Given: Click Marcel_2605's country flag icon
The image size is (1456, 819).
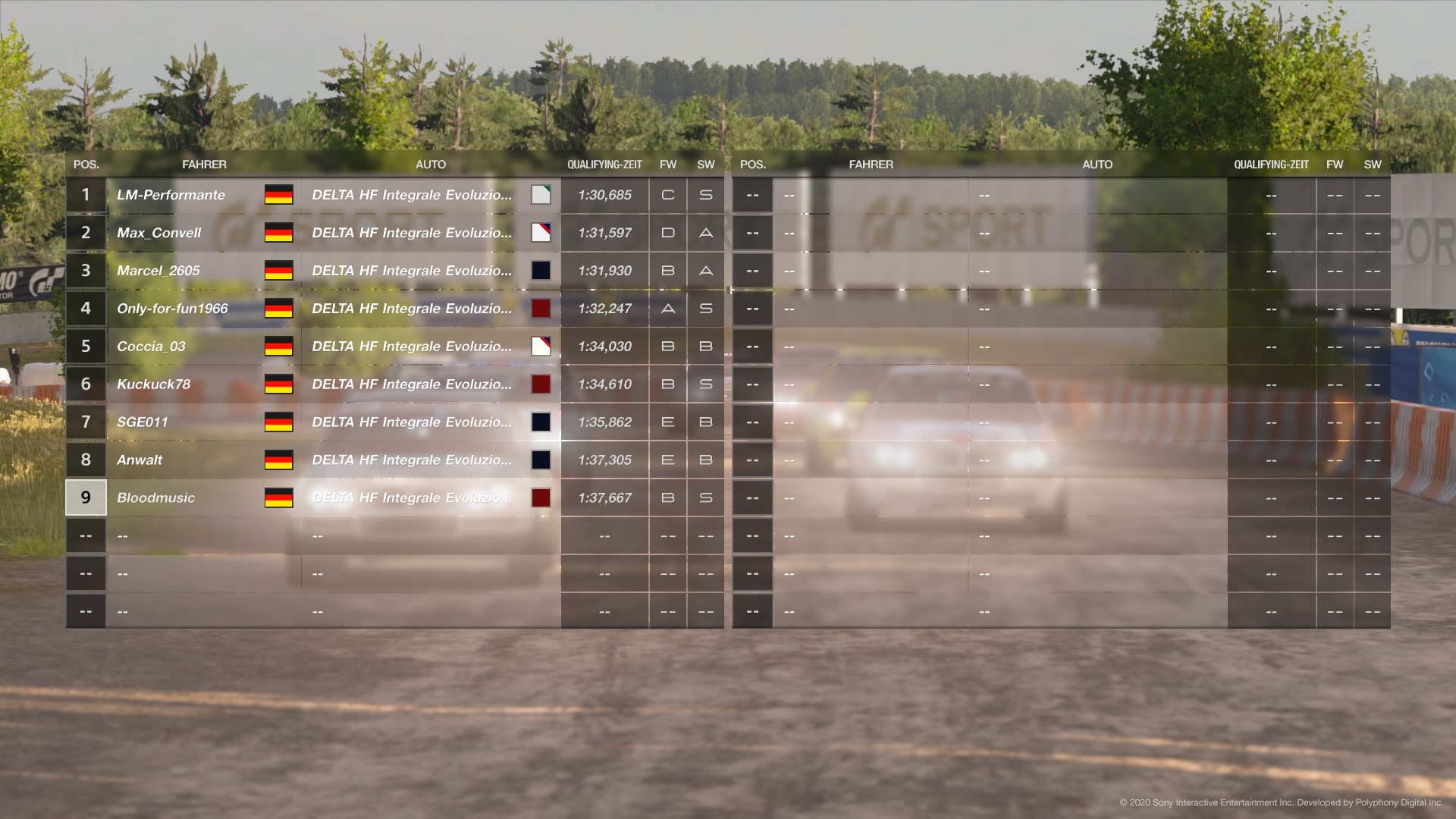Looking at the screenshot, I should click(279, 271).
